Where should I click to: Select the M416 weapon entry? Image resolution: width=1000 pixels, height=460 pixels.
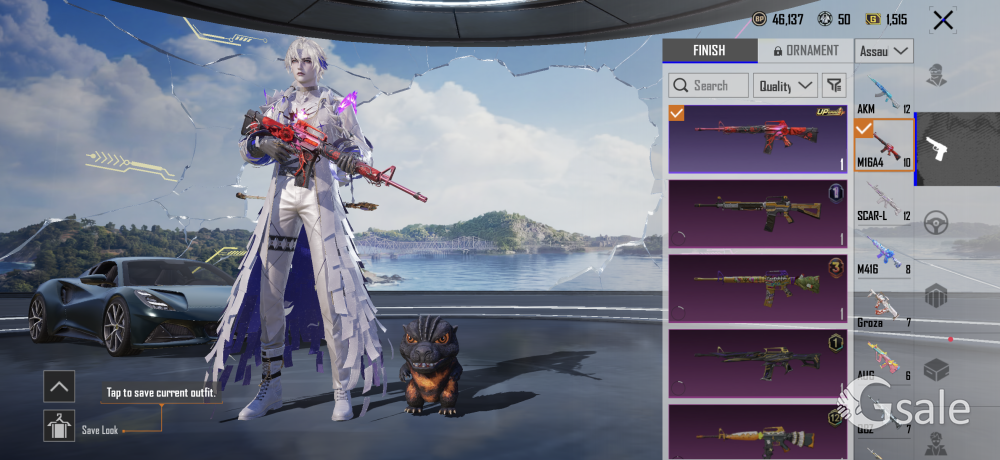coord(883,253)
